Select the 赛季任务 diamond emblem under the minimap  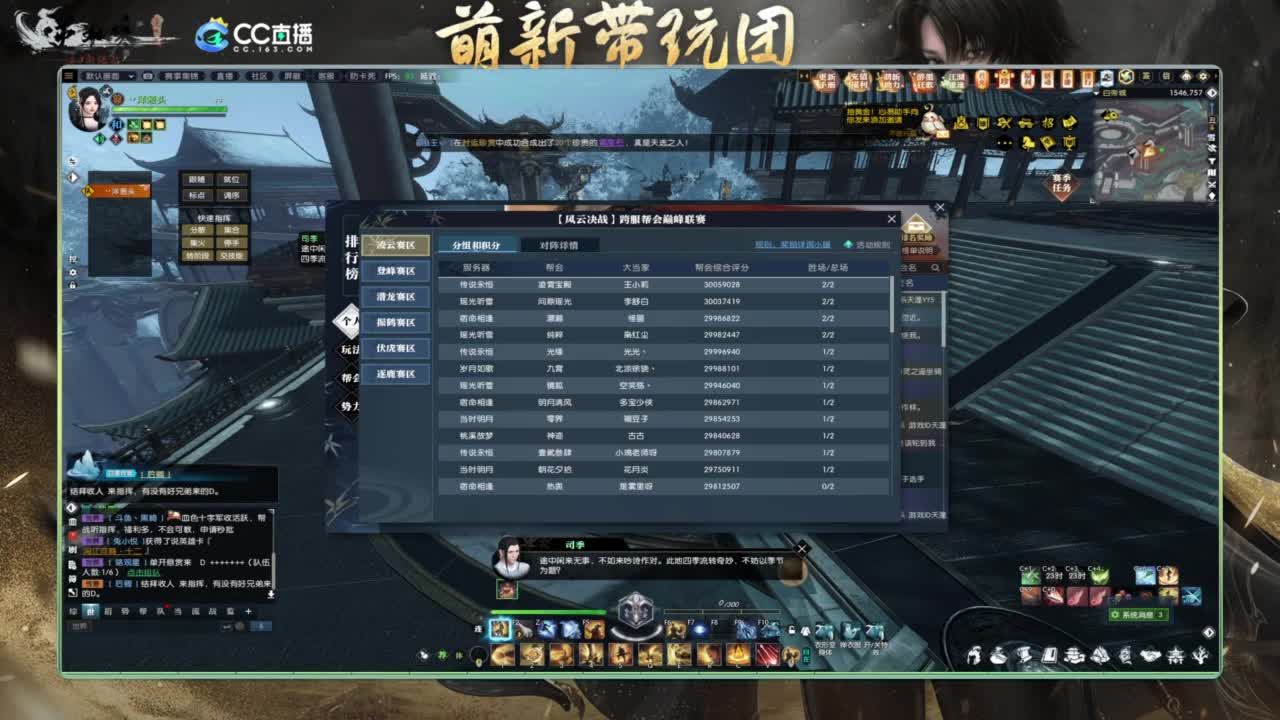pos(1062,183)
